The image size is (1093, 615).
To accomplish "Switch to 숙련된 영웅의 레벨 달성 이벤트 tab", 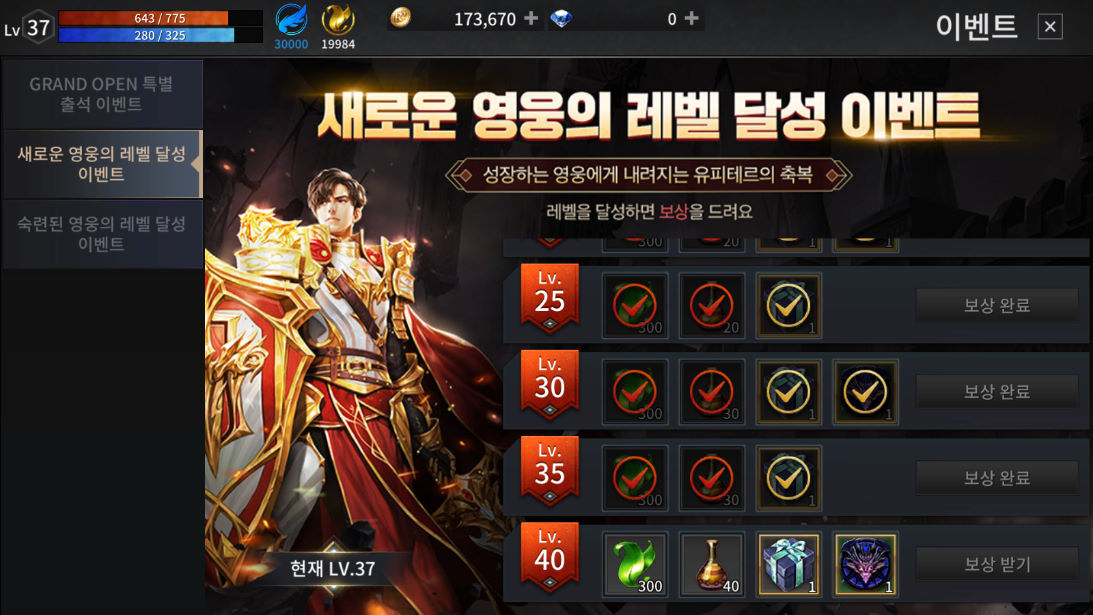I will [x=101, y=234].
